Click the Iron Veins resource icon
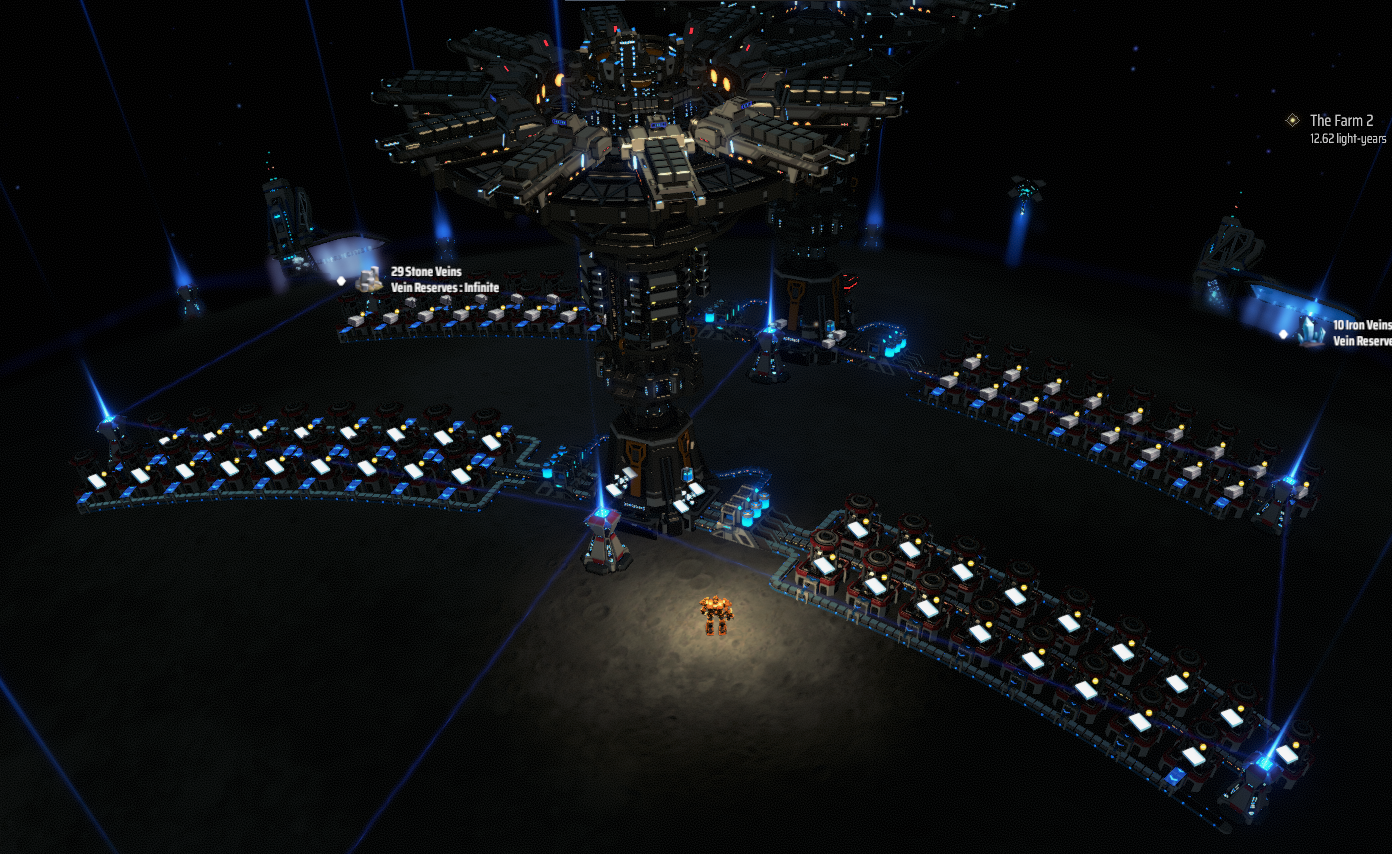The width and height of the screenshot is (1392, 854). [x=1311, y=332]
